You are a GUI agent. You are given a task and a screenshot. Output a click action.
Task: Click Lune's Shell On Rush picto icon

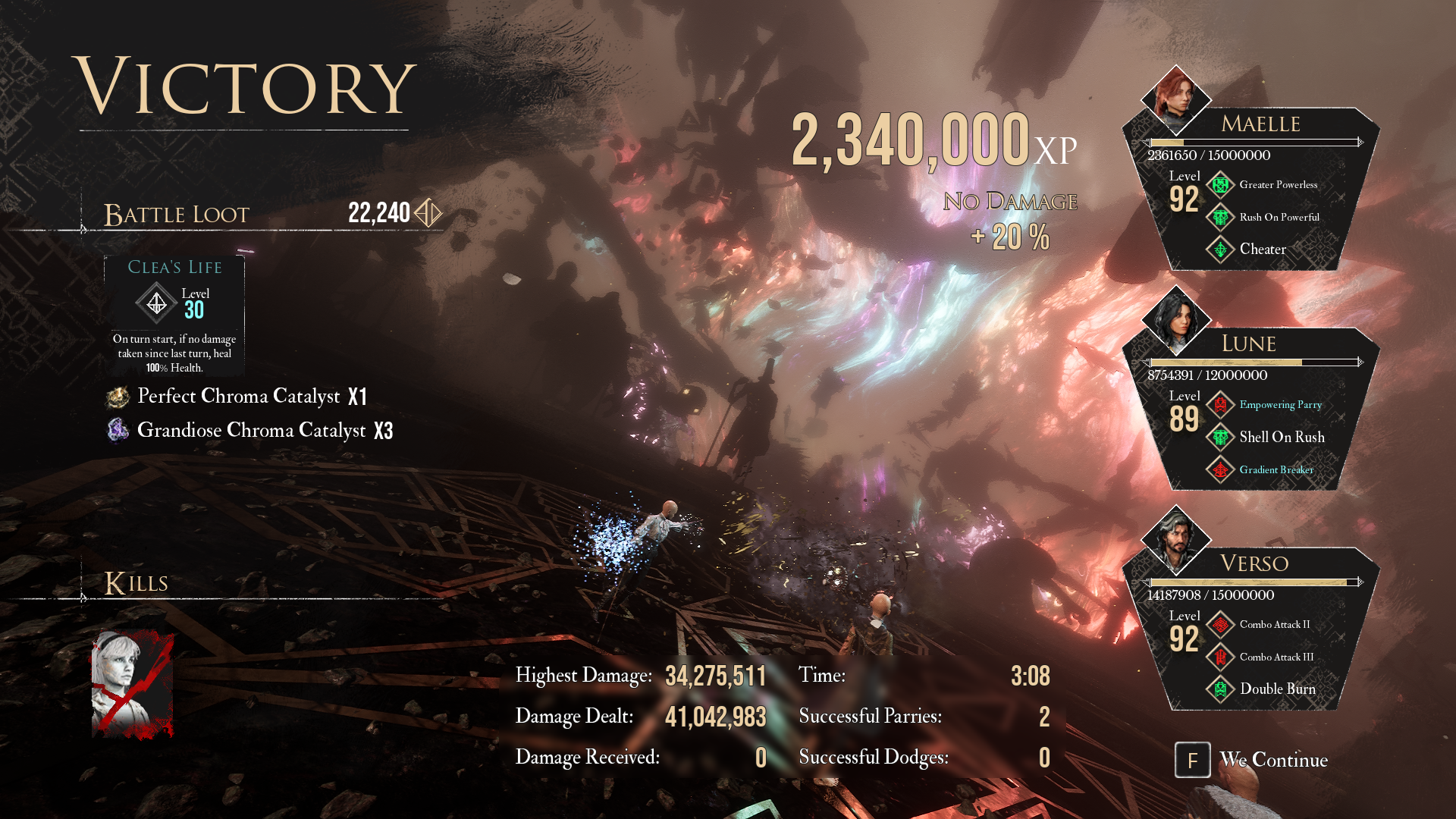[x=1220, y=438]
